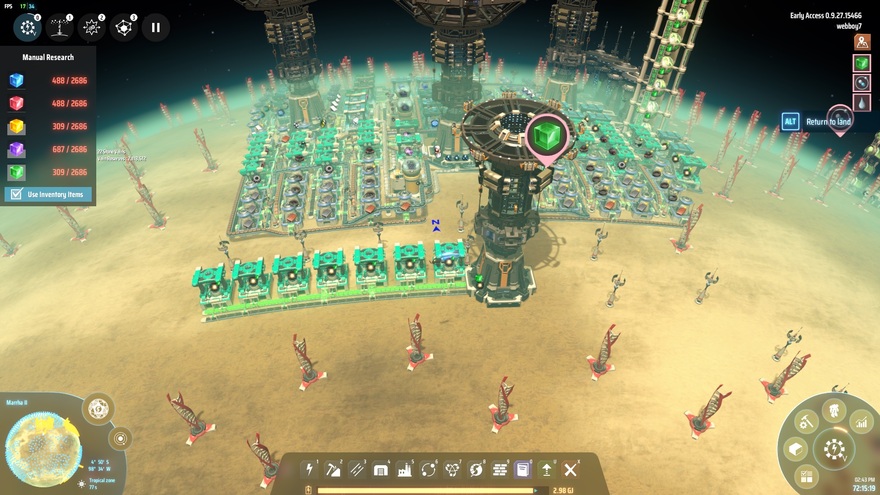Open the lightning bolt power build category
The image size is (880, 495).
tap(310, 469)
